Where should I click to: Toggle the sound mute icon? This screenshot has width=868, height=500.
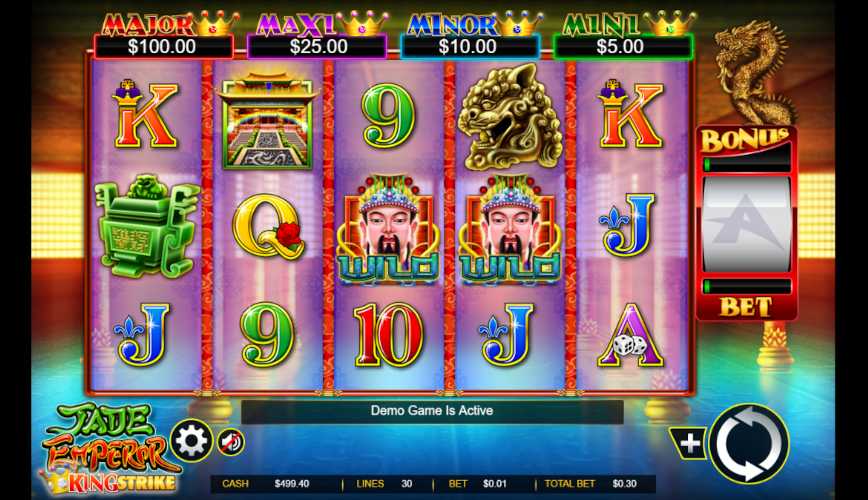pyautogui.click(x=231, y=441)
